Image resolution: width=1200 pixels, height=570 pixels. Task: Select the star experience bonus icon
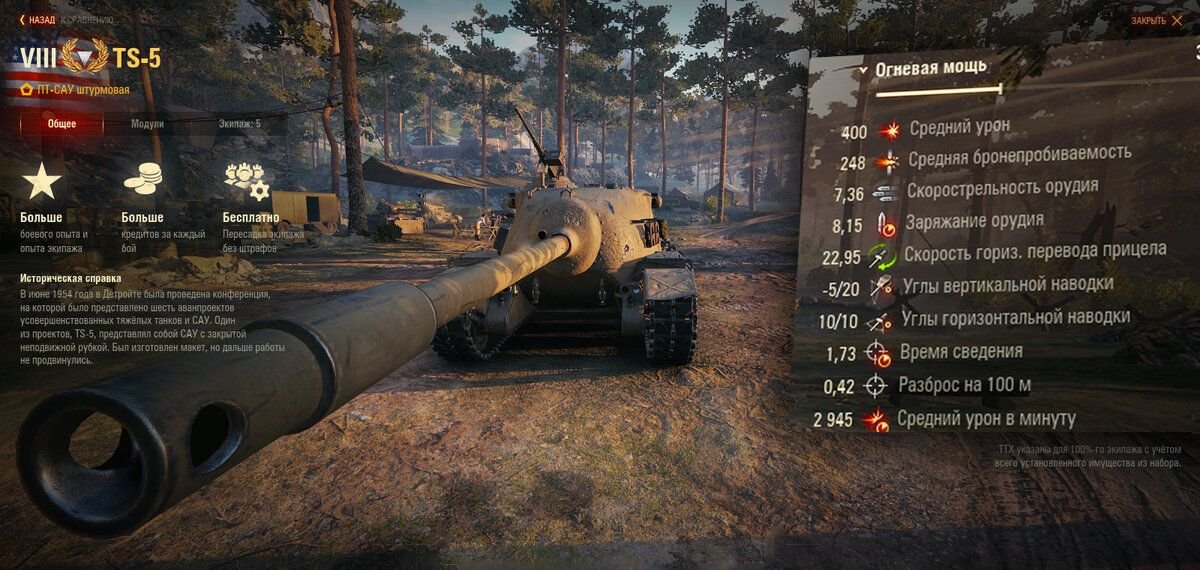(x=42, y=182)
